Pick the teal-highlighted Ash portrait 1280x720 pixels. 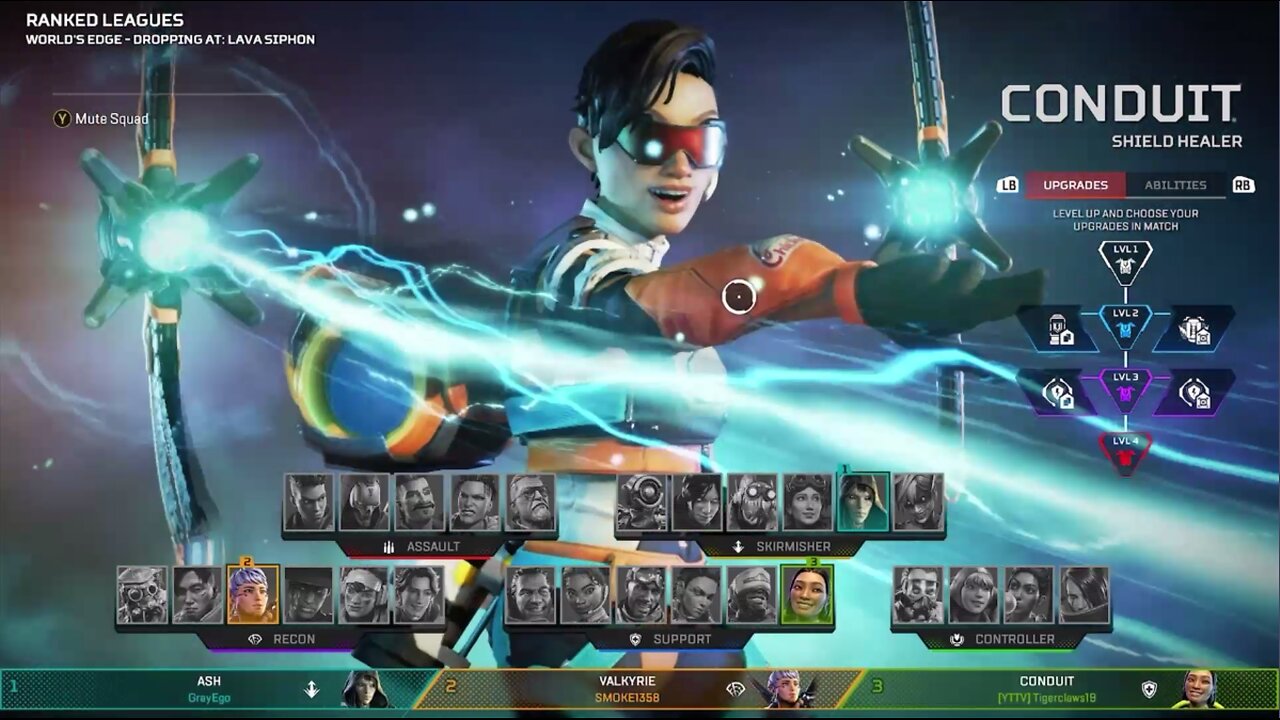click(x=863, y=502)
